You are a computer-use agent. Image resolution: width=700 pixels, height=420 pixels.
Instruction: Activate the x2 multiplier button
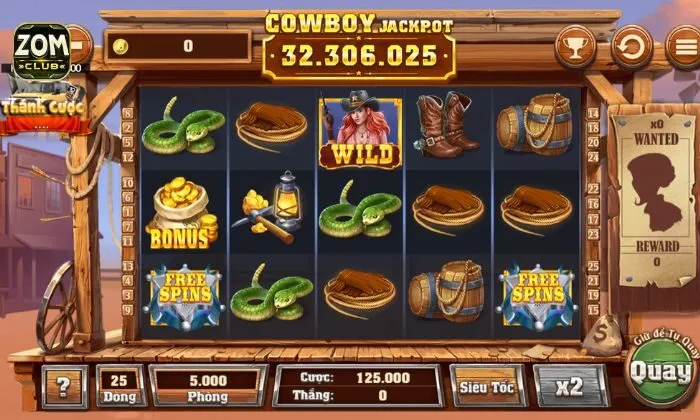pyautogui.click(x=571, y=386)
